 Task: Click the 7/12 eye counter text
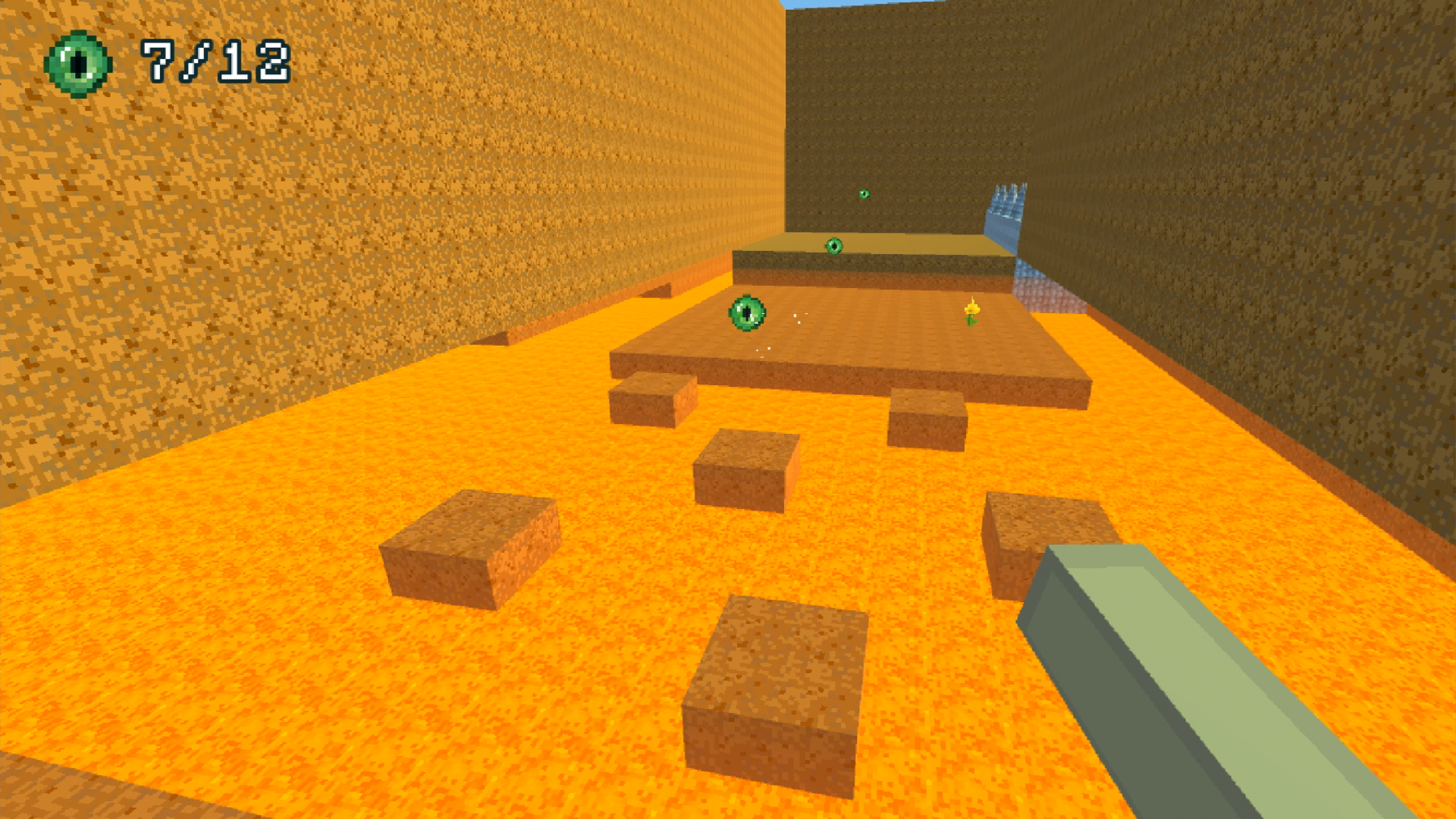pyautogui.click(x=215, y=61)
